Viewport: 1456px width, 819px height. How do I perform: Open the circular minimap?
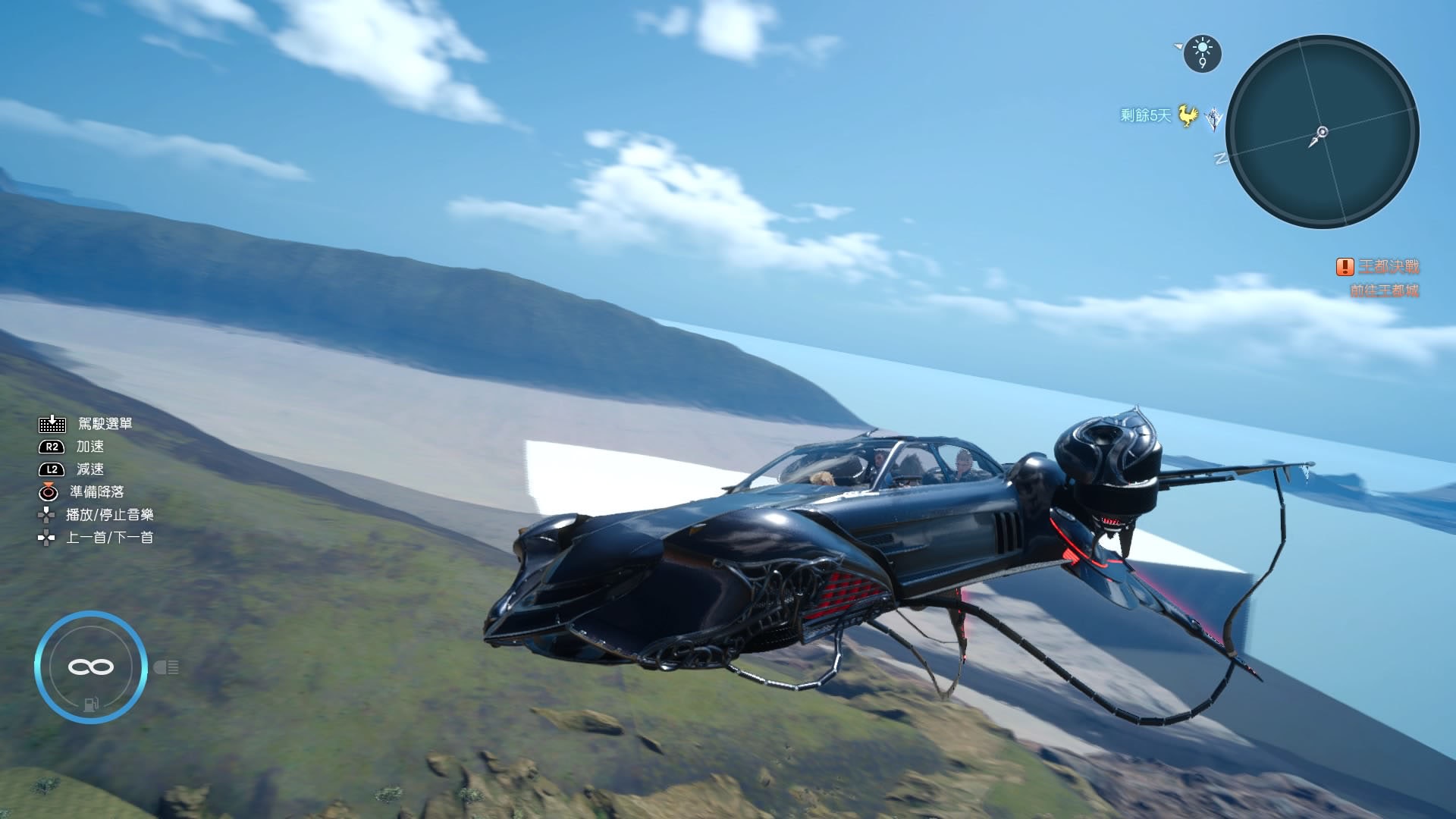[1322, 132]
